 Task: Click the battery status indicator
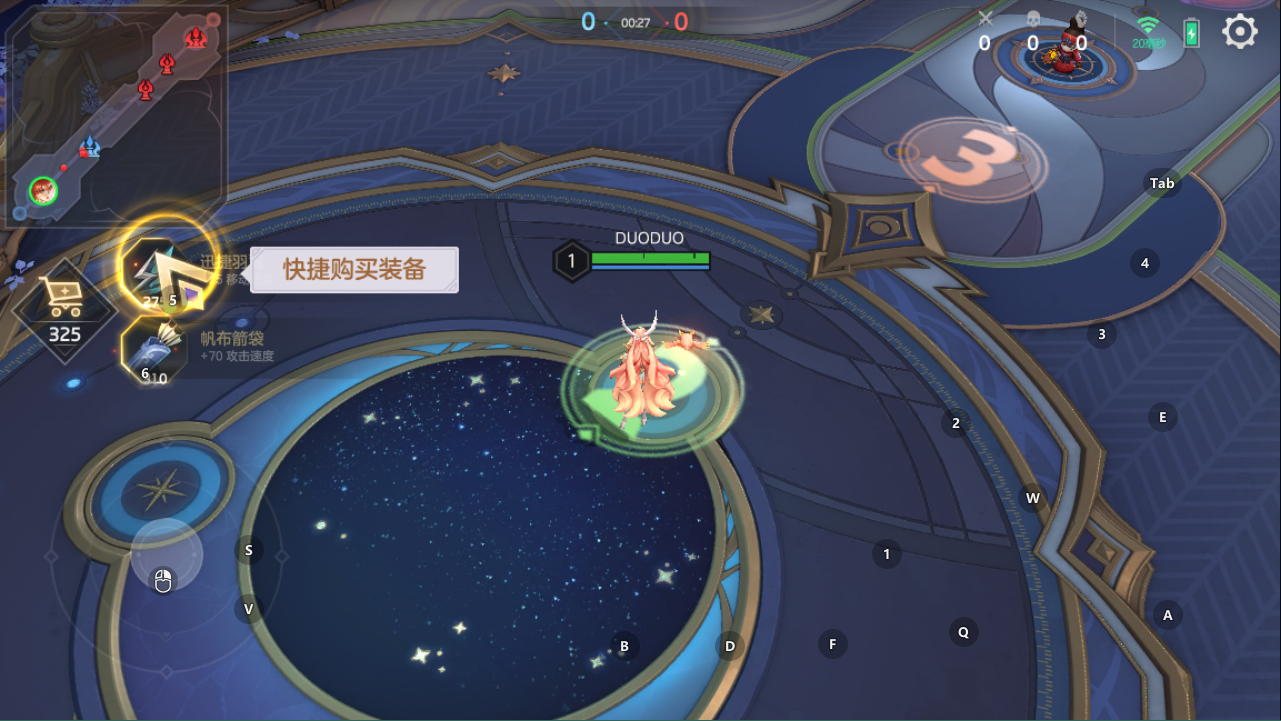tap(1190, 32)
